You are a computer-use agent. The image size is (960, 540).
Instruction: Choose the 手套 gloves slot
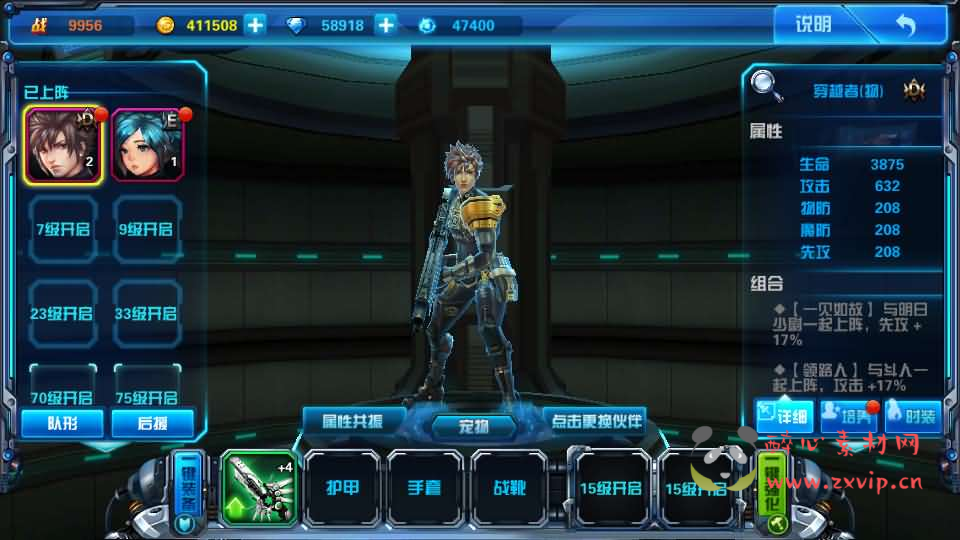426,487
